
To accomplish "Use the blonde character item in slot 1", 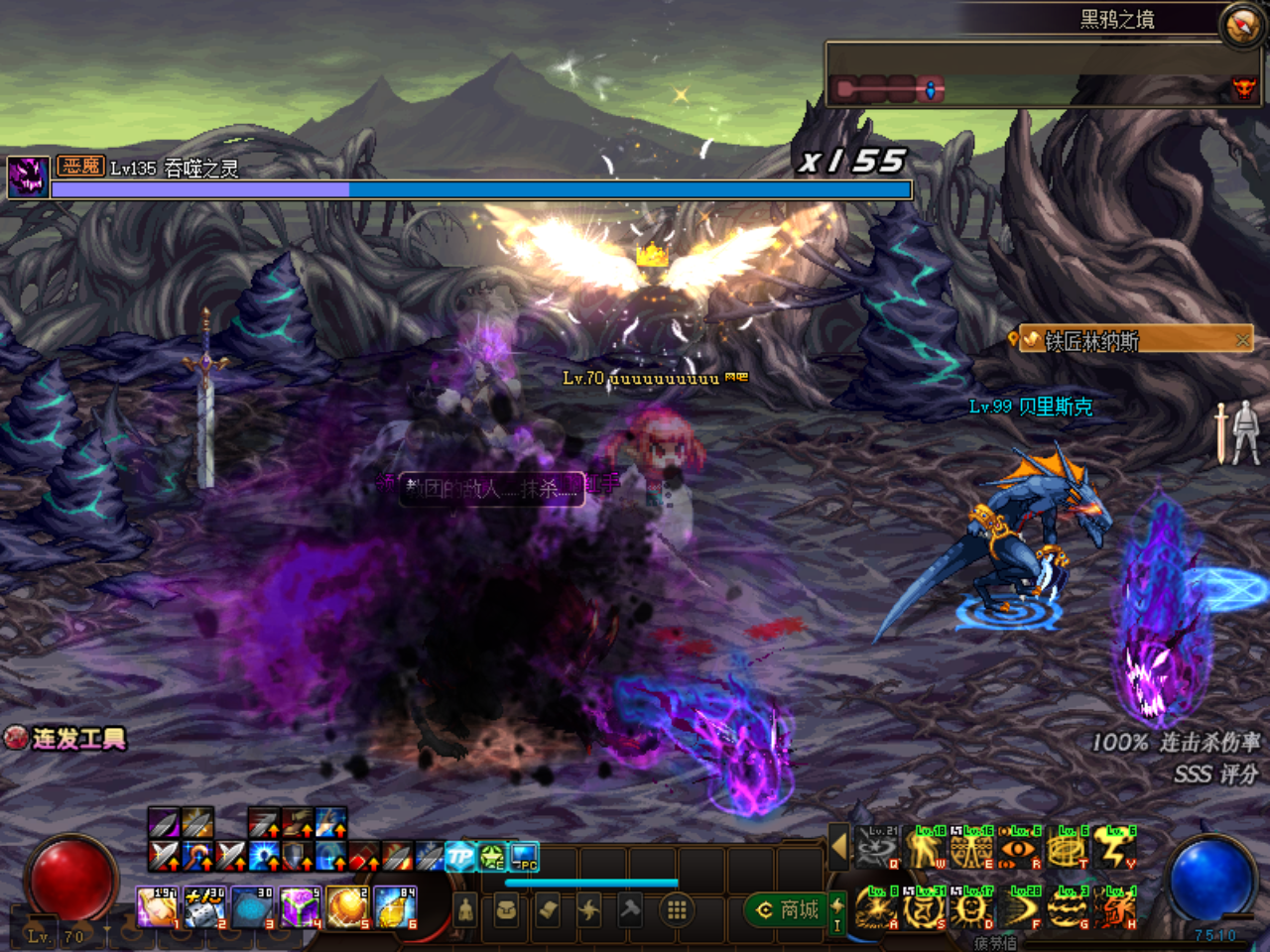I will click(x=155, y=907).
